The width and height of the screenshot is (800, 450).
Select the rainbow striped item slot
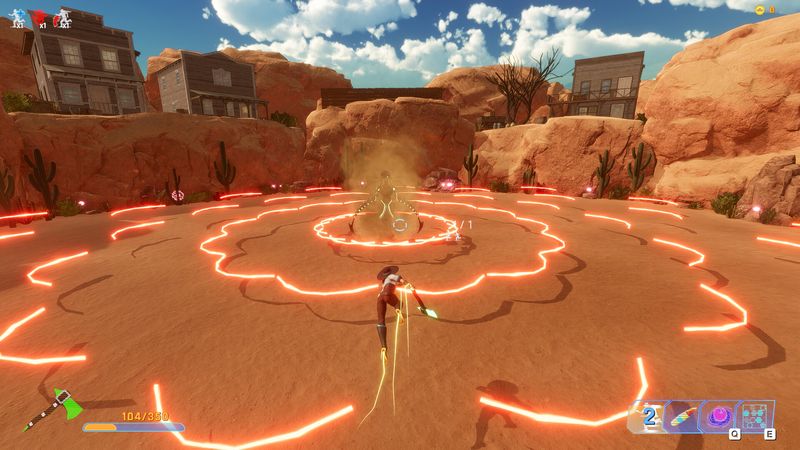(x=682, y=415)
